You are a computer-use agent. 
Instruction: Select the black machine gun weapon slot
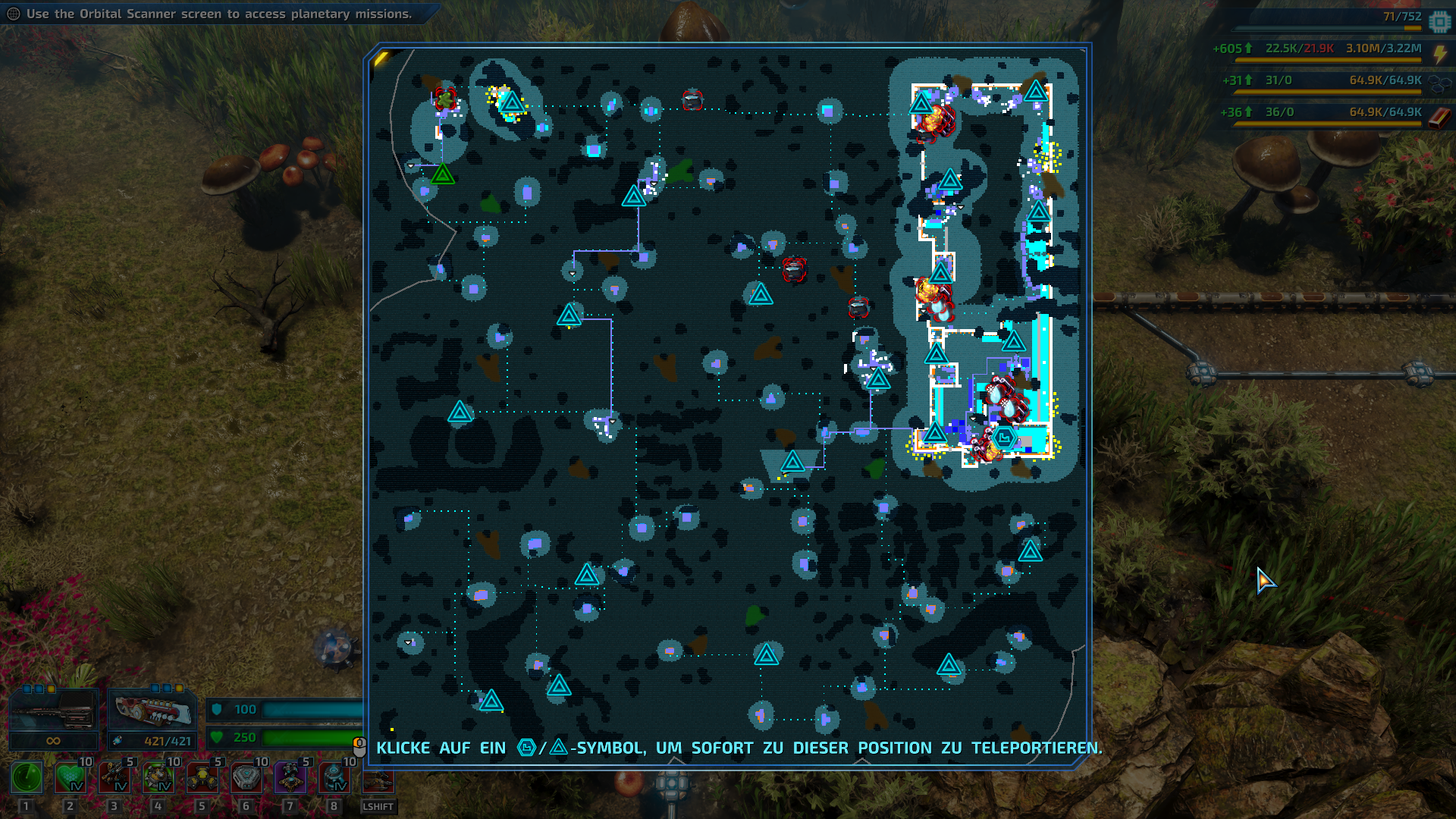coord(53,712)
